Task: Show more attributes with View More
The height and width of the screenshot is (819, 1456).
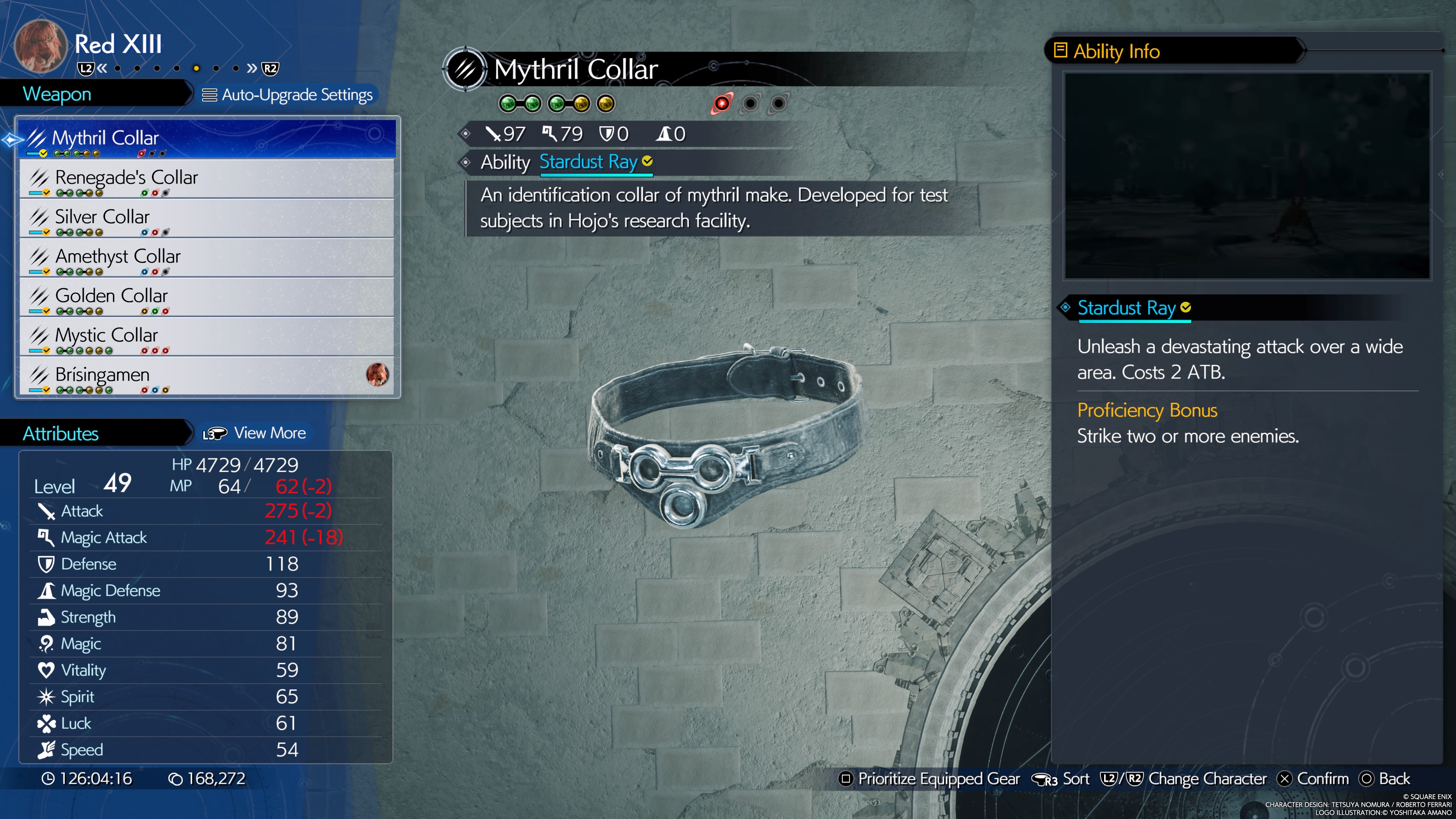Action: tap(255, 433)
